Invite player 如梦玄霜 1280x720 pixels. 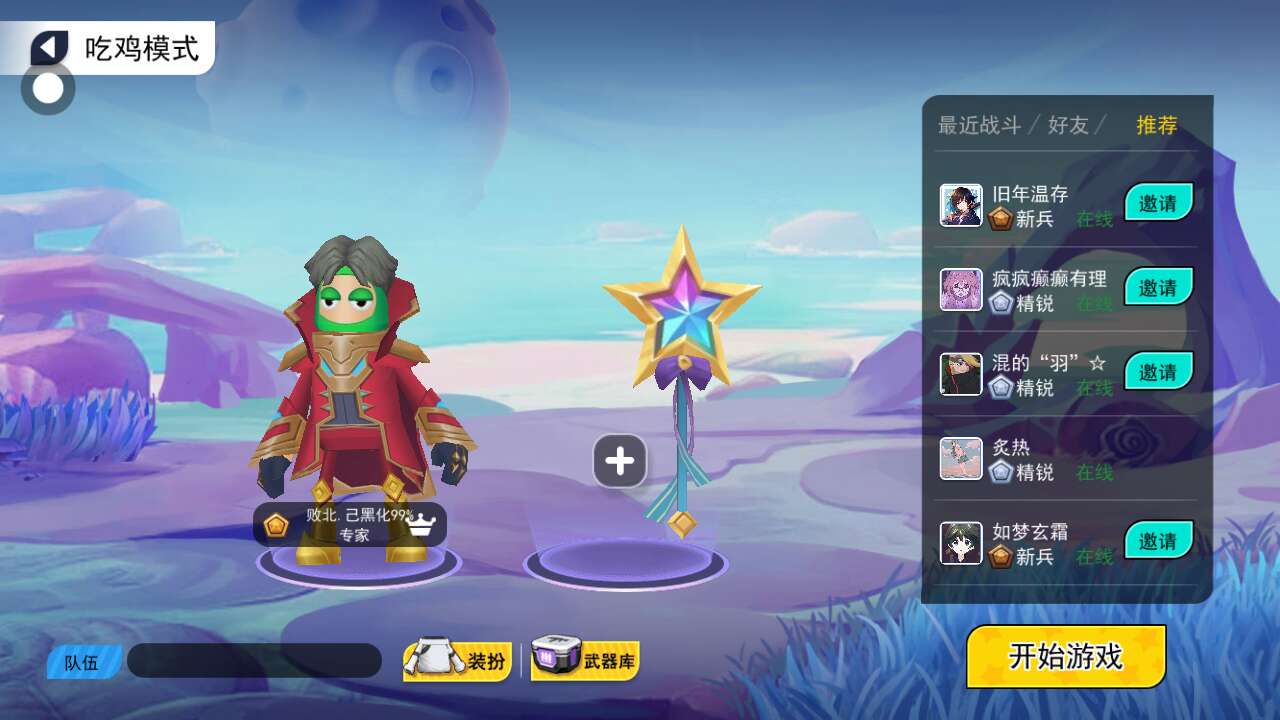click(1158, 541)
